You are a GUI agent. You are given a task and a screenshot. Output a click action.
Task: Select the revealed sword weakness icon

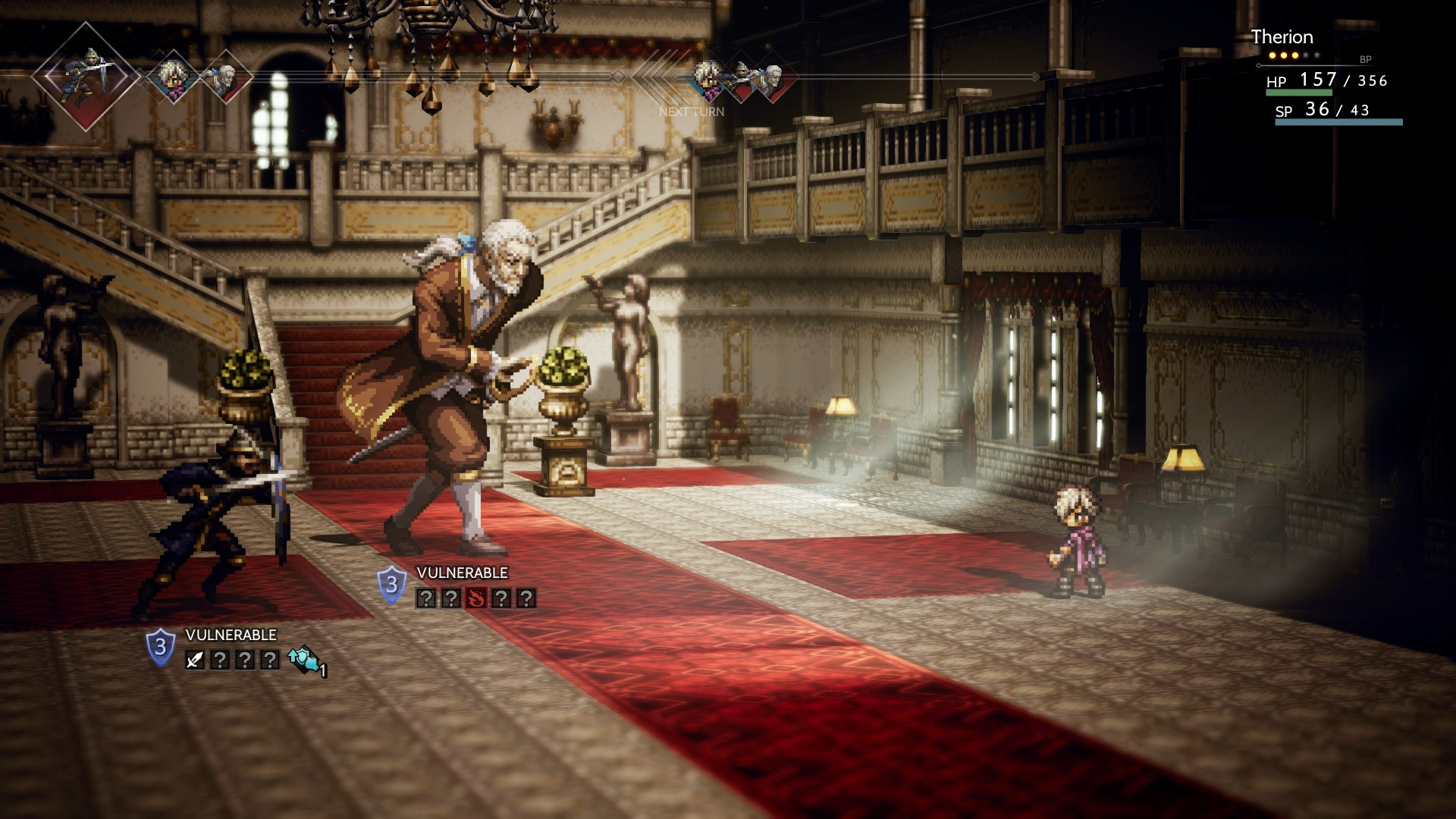tap(194, 661)
